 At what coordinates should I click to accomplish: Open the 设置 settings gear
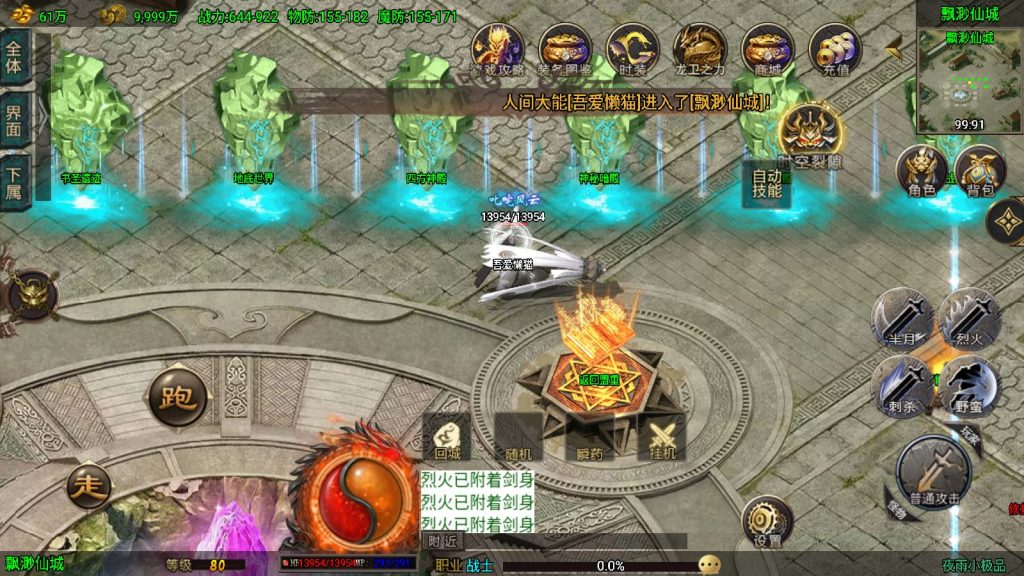767,521
